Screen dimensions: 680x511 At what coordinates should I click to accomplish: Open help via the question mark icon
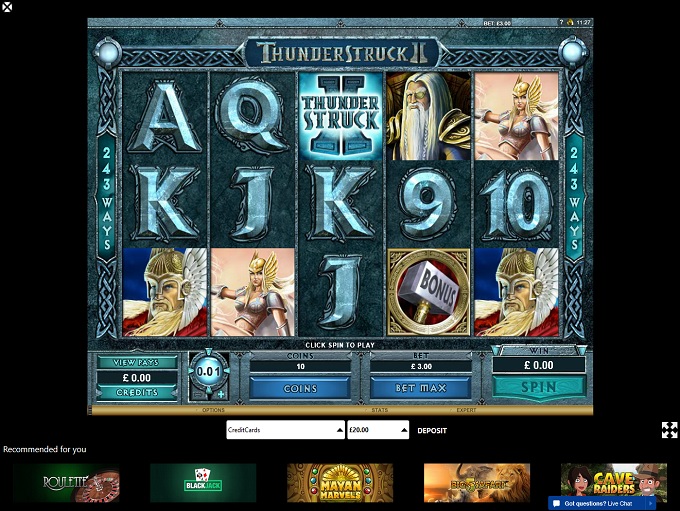click(x=562, y=22)
